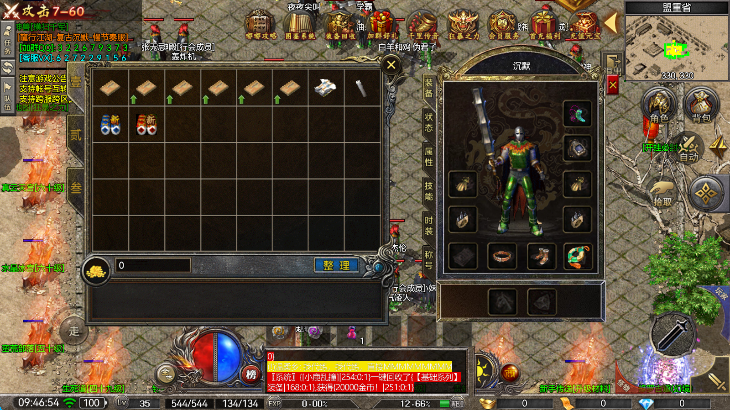Select the blue potion bundle slot
Screen dimensions: 730x410
click(109, 125)
